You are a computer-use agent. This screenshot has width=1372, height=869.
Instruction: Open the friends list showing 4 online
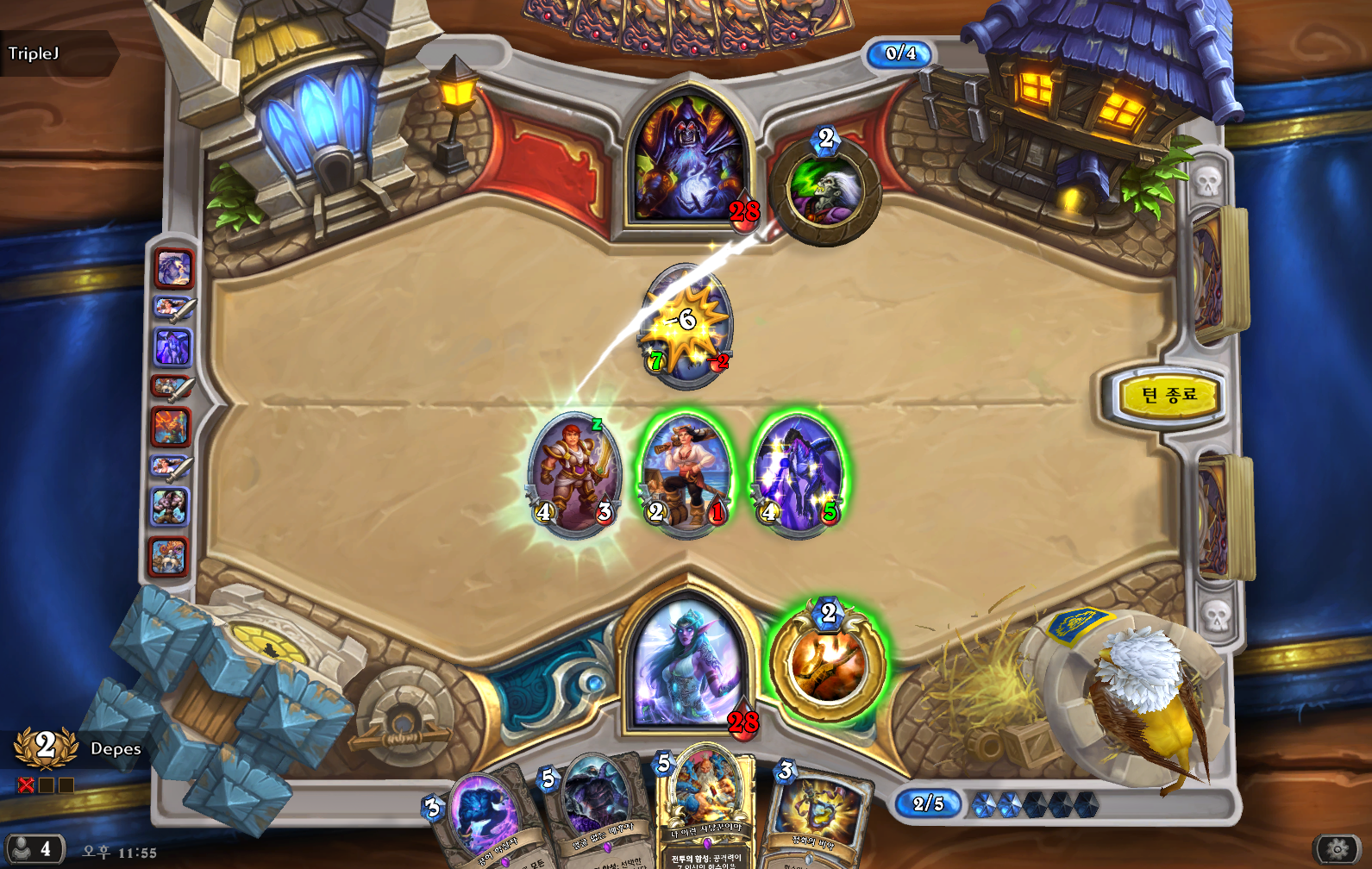click(x=33, y=849)
